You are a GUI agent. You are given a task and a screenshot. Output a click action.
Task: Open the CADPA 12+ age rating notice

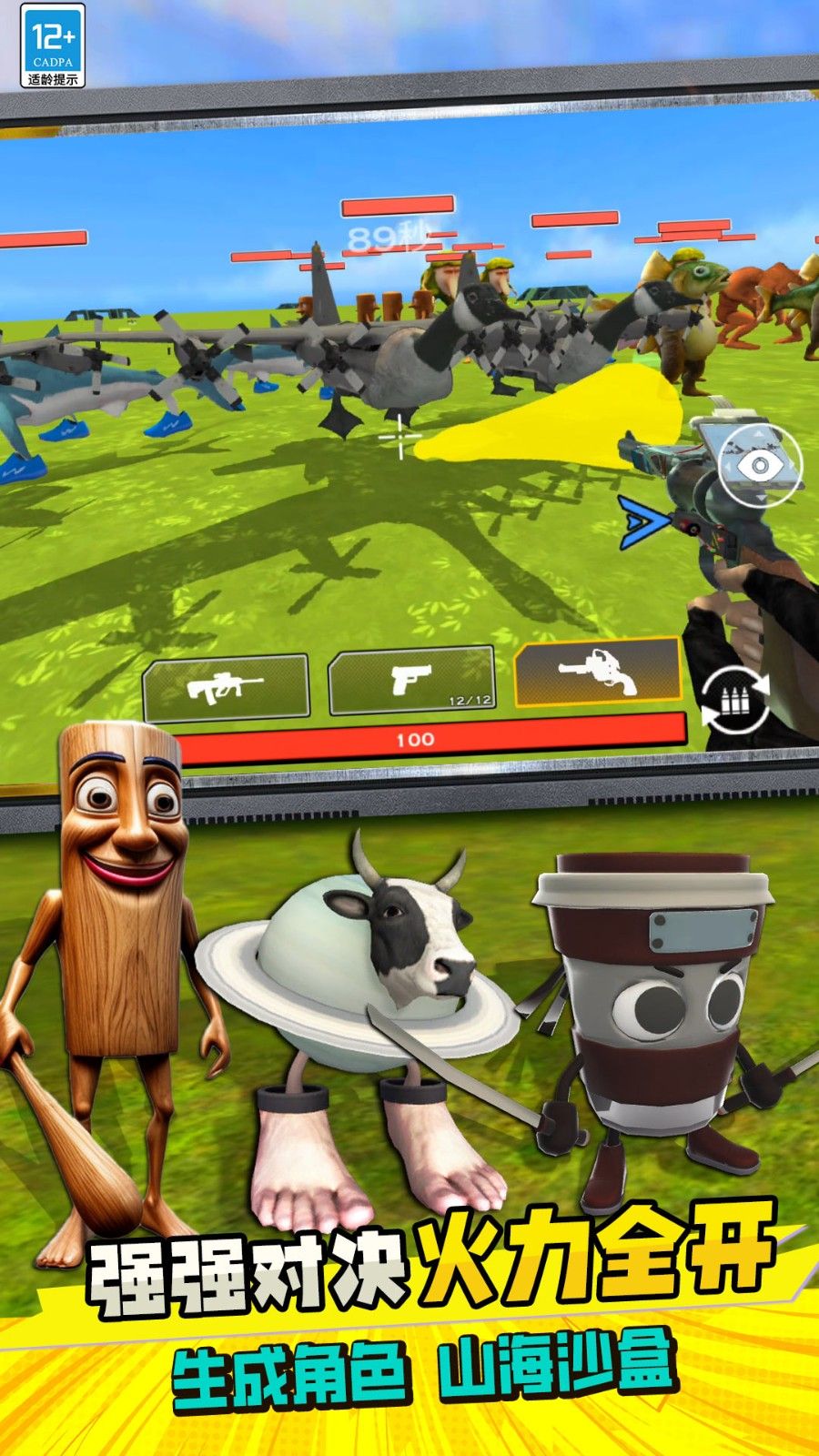click(x=53, y=45)
